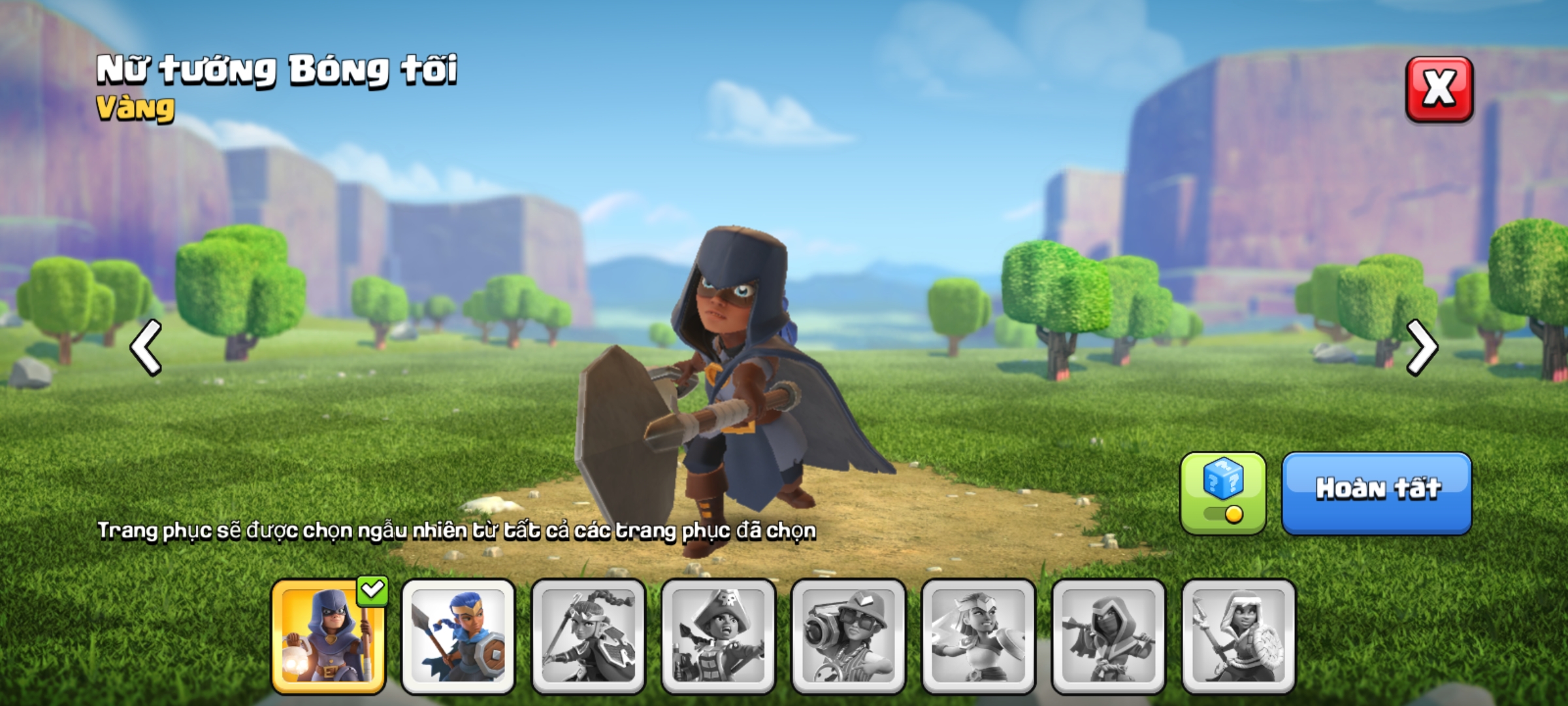Screen dimensions: 1568x706
Task: Pick the braided warrior skin thumbnail
Action: click(588, 635)
